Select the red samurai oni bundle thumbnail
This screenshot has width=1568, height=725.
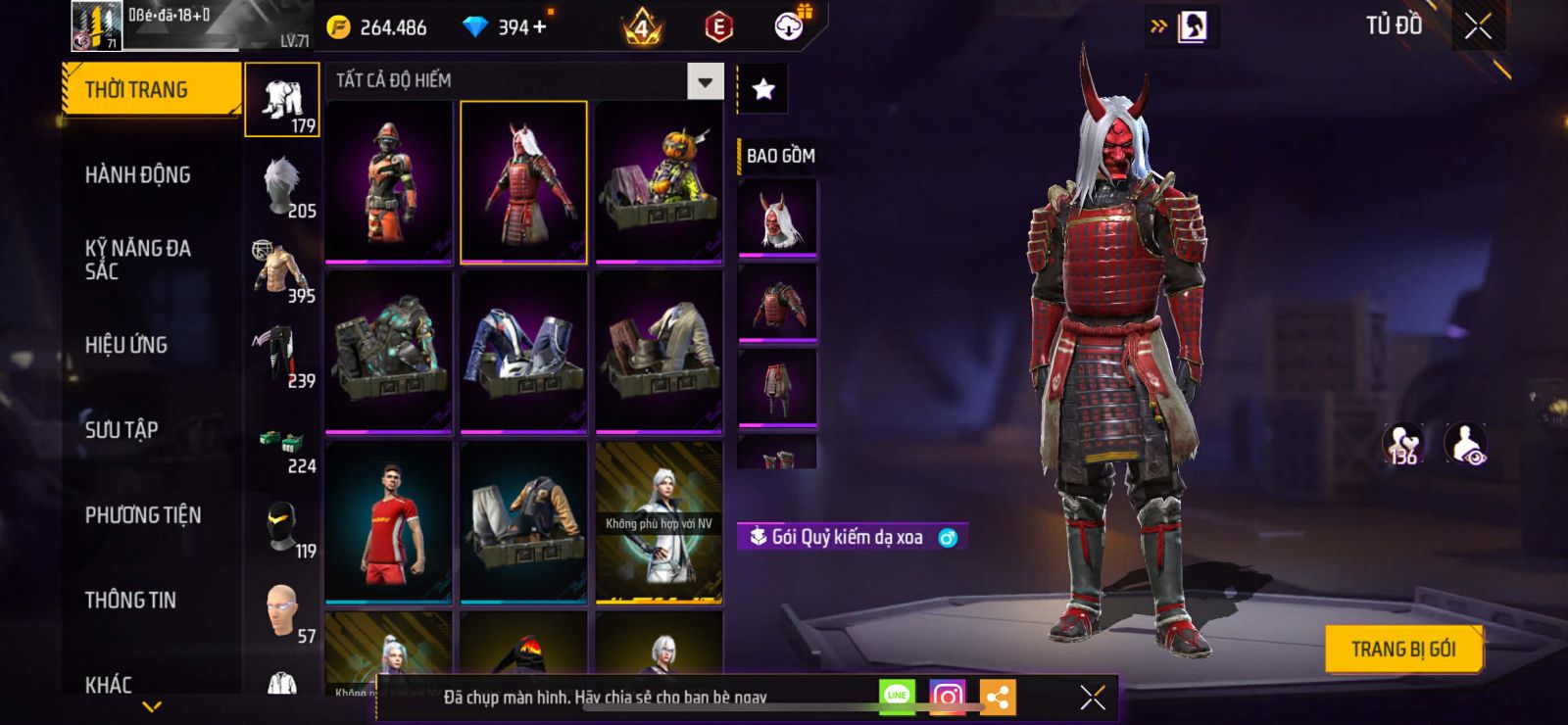(524, 182)
